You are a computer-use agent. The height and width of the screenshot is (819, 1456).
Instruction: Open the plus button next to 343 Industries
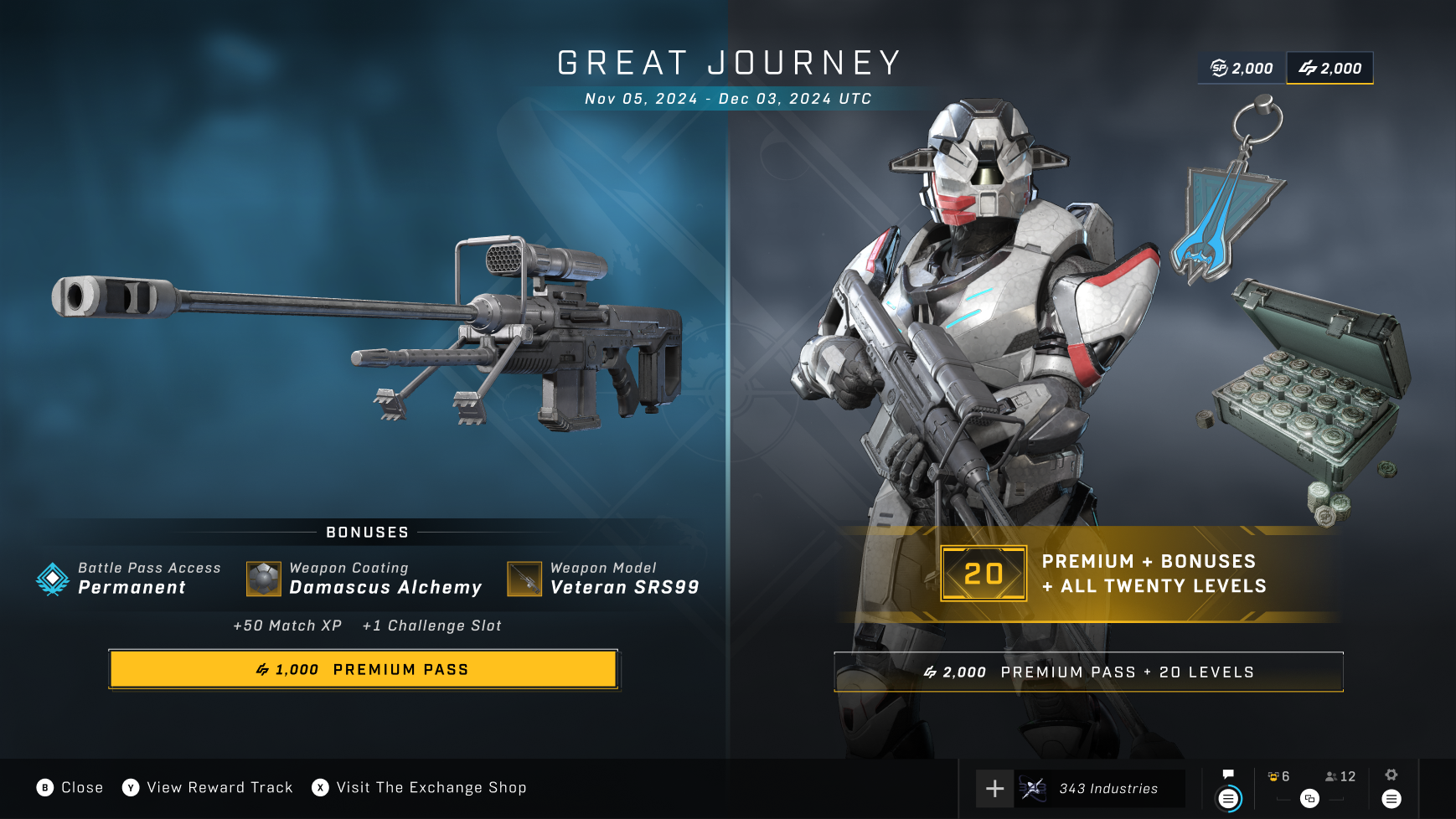pyautogui.click(x=994, y=787)
